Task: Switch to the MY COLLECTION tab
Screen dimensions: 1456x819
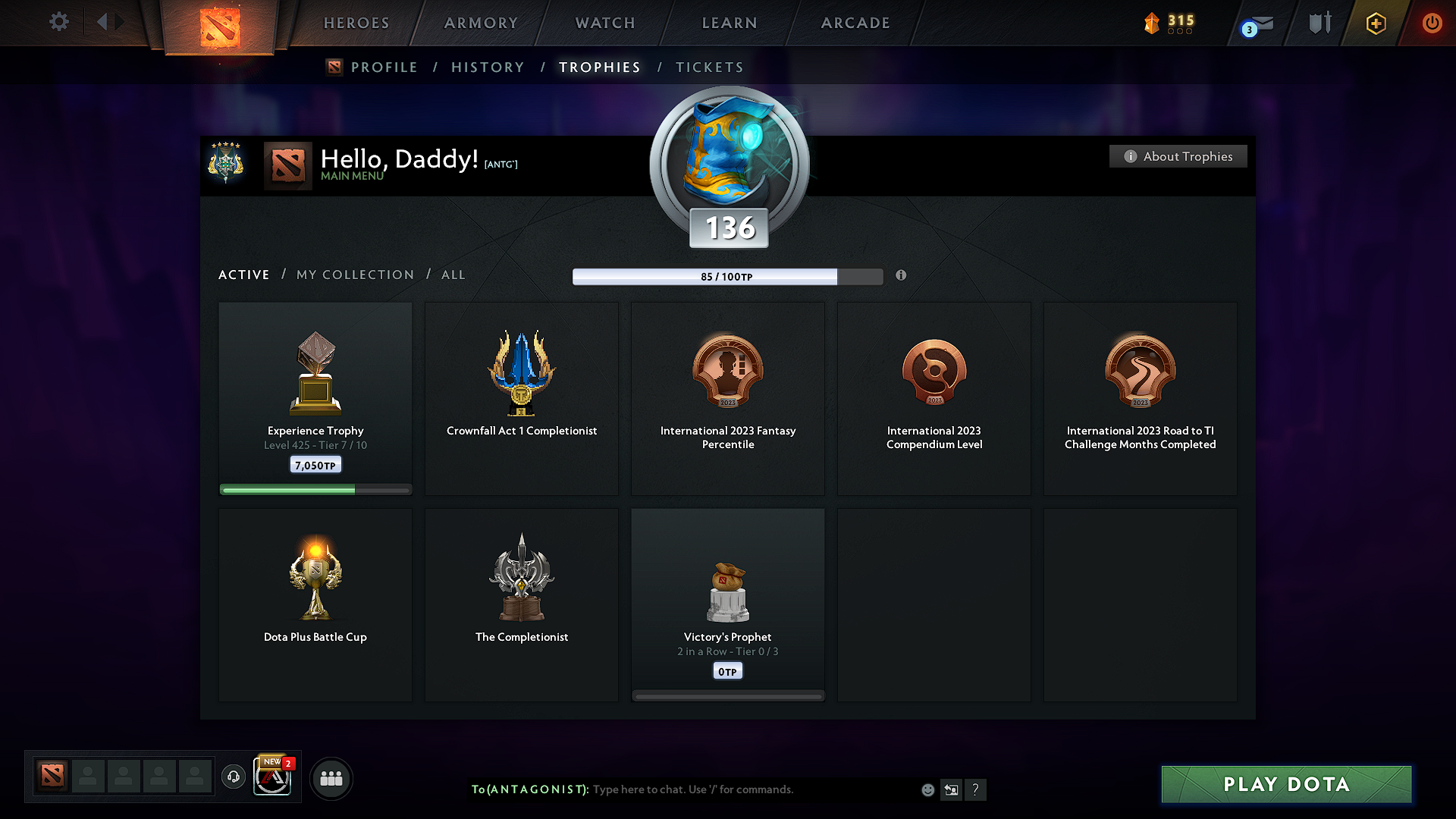Action: pyautogui.click(x=354, y=275)
